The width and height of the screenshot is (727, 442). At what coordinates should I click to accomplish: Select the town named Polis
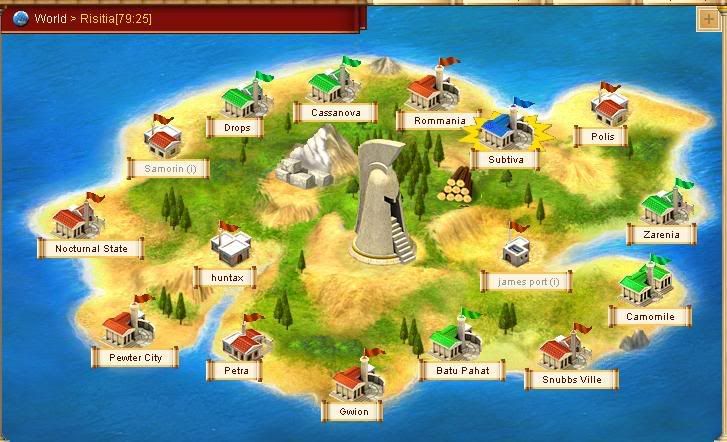(x=602, y=135)
